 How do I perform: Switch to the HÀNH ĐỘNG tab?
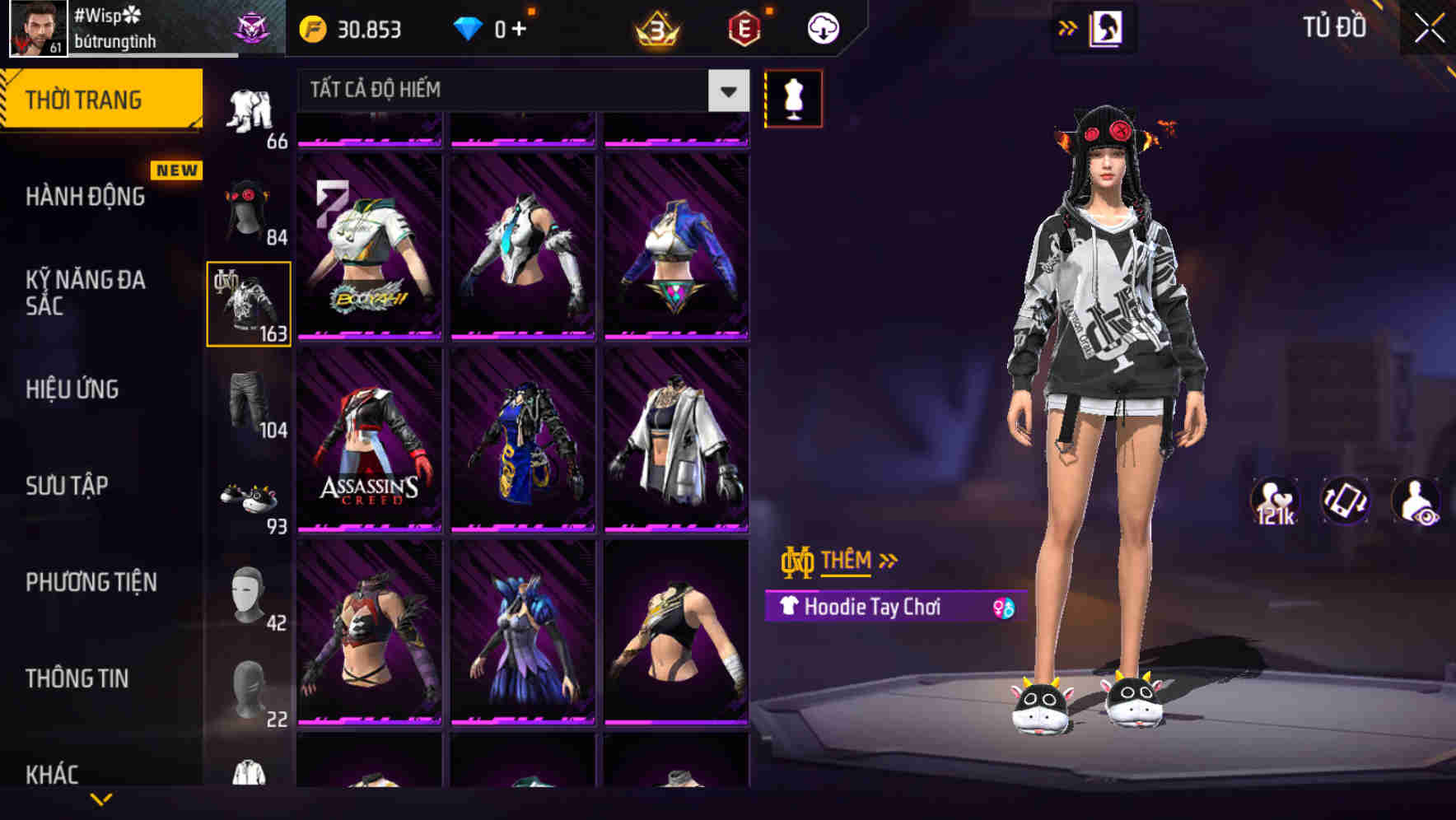(x=86, y=197)
